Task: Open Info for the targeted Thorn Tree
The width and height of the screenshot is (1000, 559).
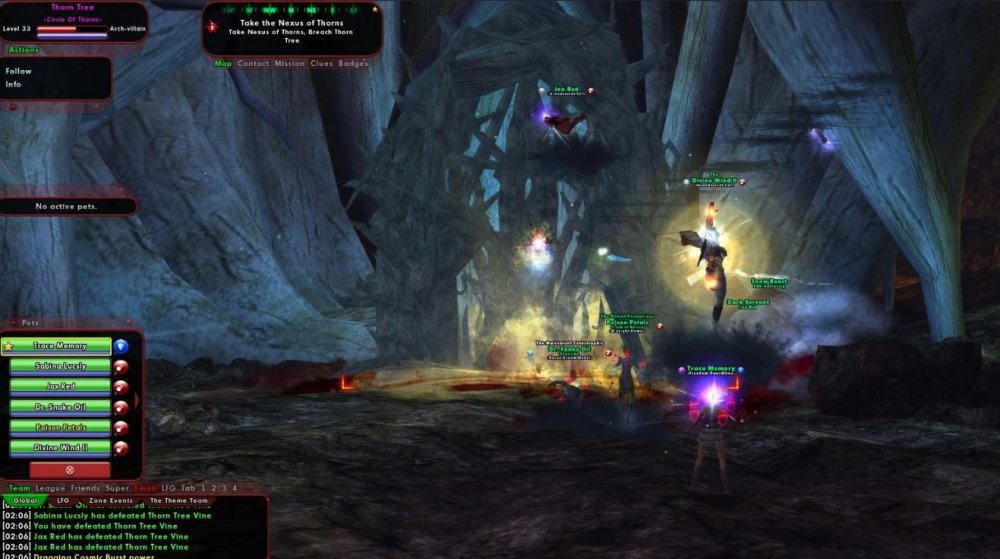Action: tap(14, 84)
